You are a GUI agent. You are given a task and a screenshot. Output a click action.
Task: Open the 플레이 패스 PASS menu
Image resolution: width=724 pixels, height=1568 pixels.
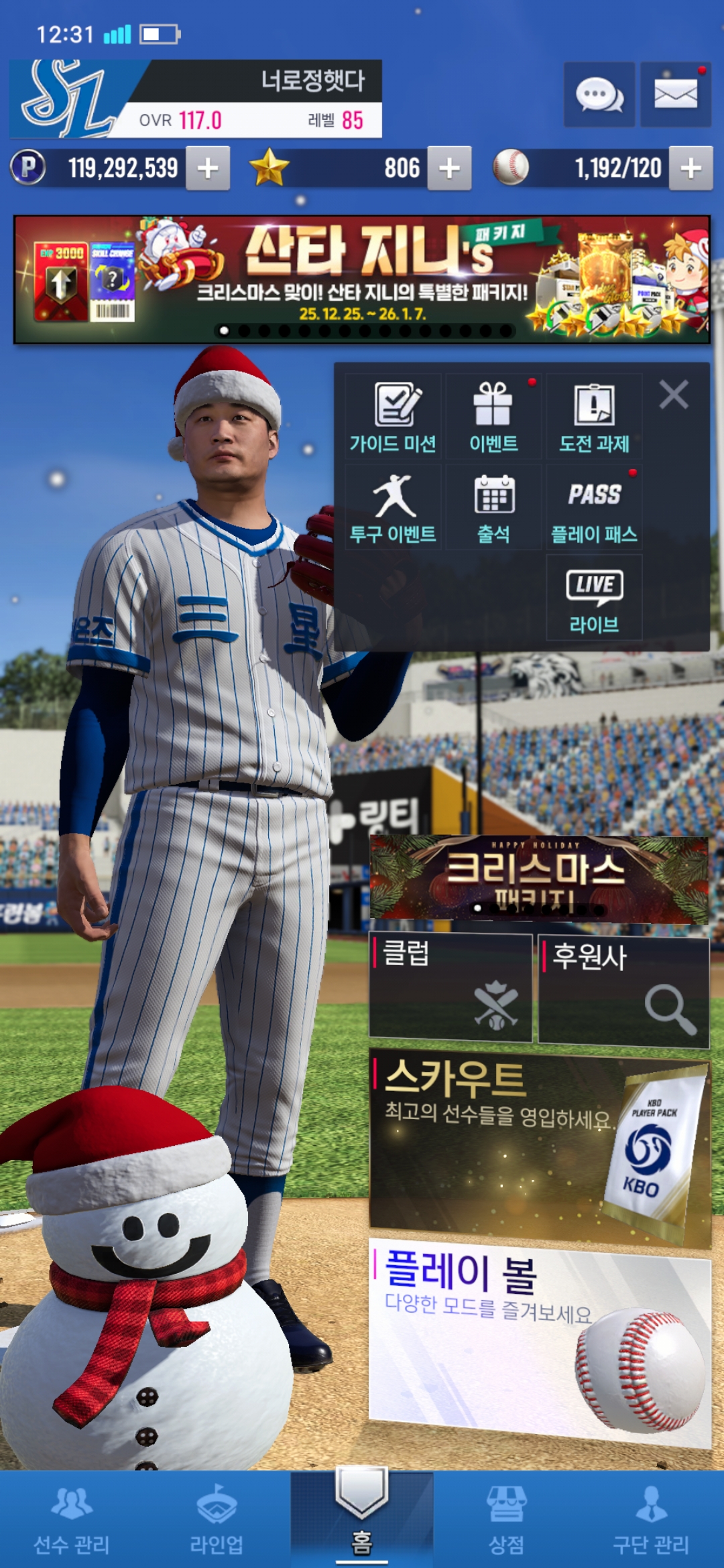pyautogui.click(x=594, y=507)
